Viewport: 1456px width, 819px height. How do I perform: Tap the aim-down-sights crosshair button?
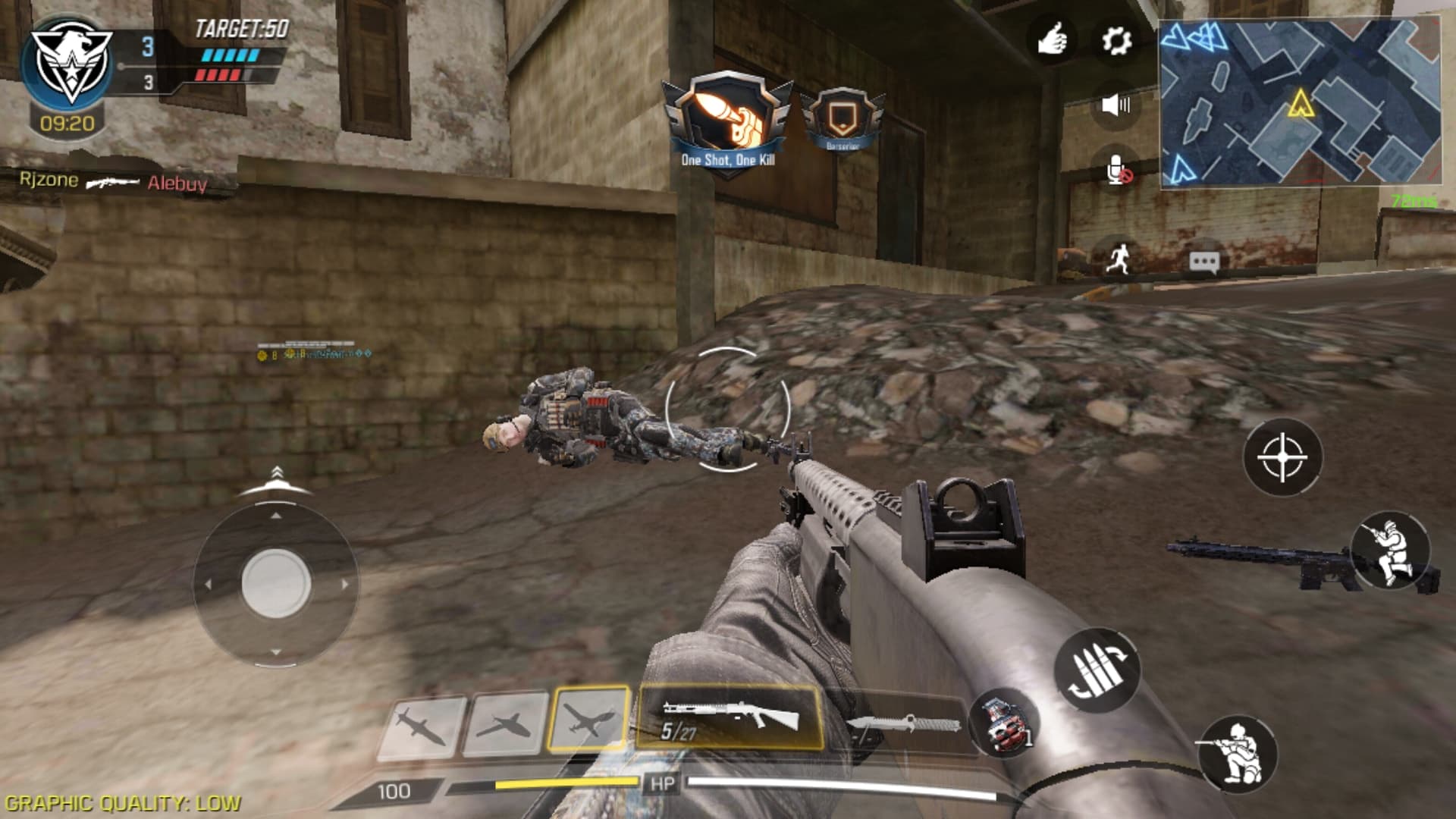pos(1282,457)
